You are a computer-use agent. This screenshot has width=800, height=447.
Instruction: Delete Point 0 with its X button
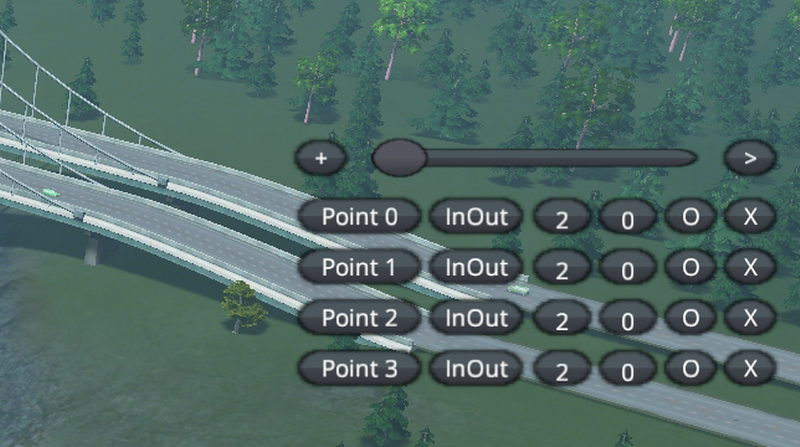(751, 216)
